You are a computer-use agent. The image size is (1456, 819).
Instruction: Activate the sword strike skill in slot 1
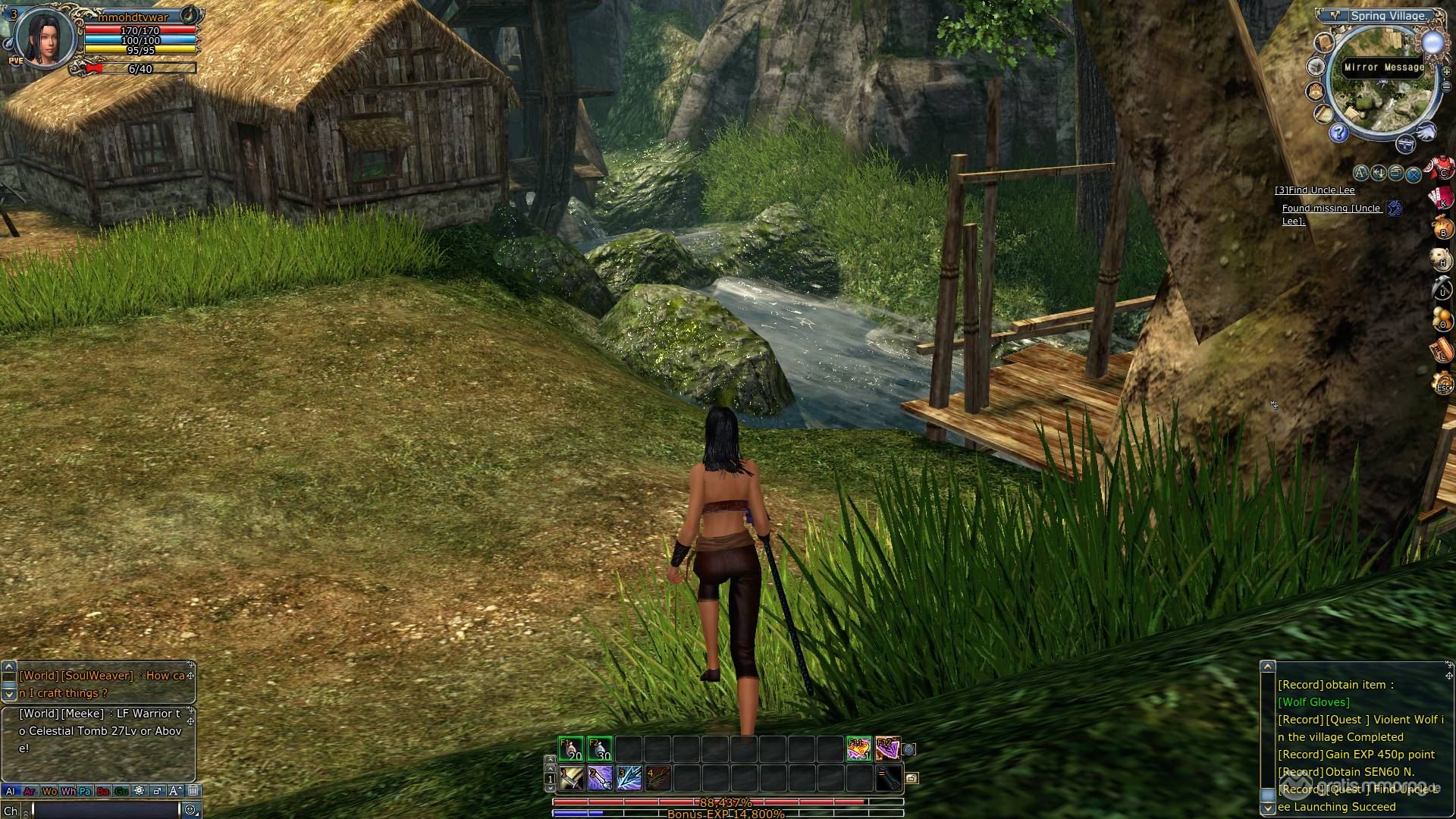coord(571,778)
